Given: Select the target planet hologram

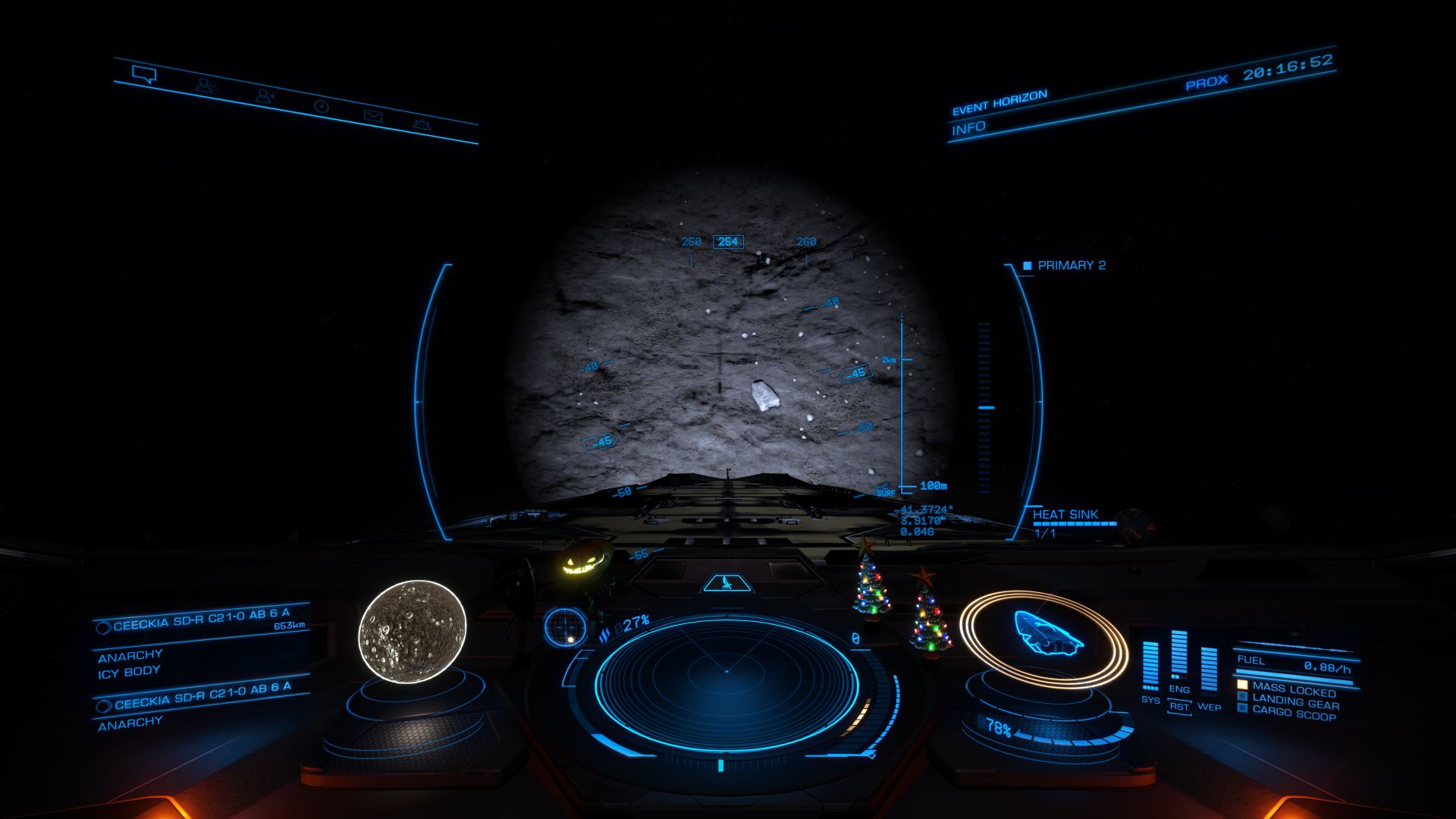Looking at the screenshot, I should 412,632.
